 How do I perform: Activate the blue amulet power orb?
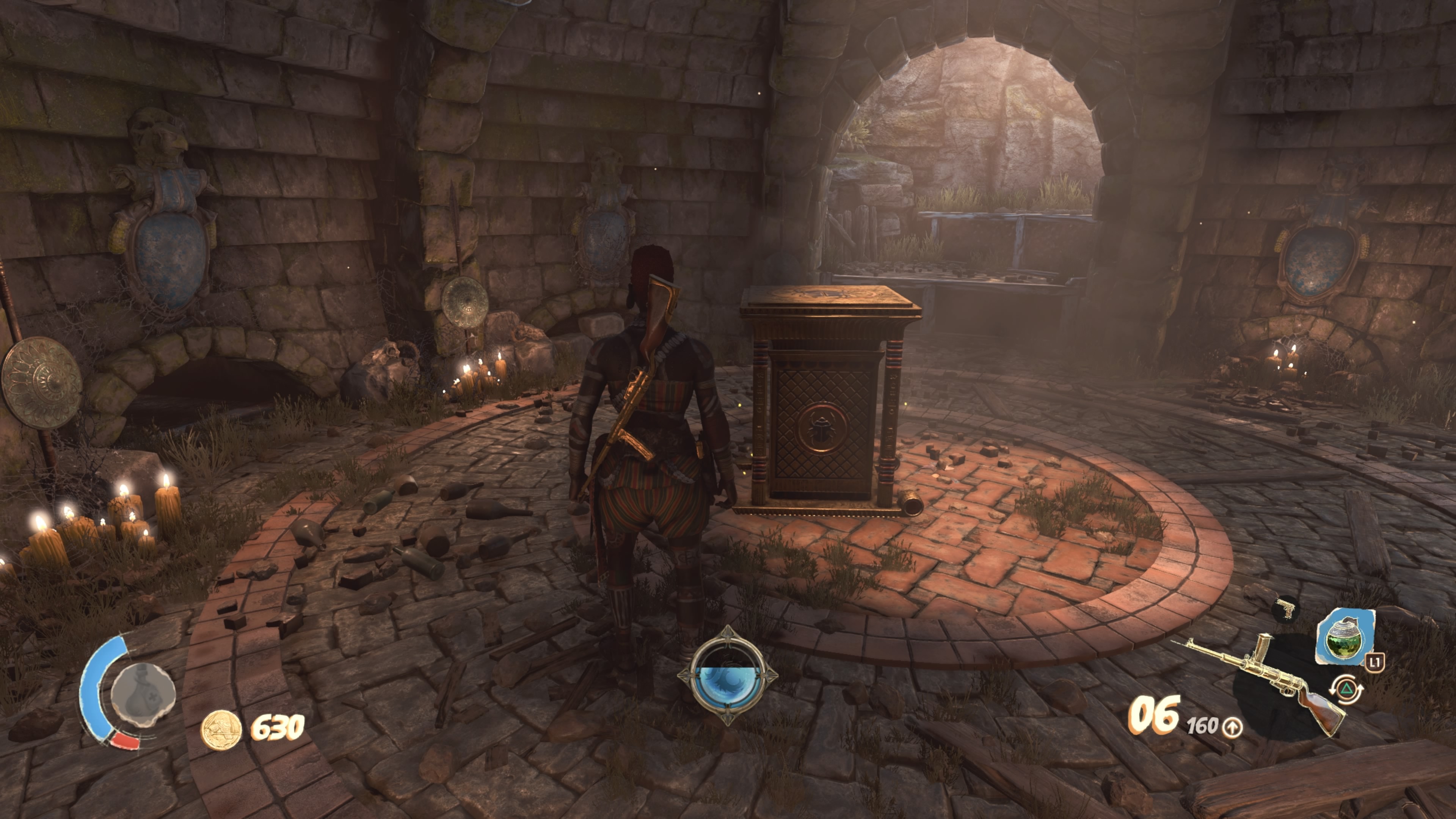click(728, 676)
